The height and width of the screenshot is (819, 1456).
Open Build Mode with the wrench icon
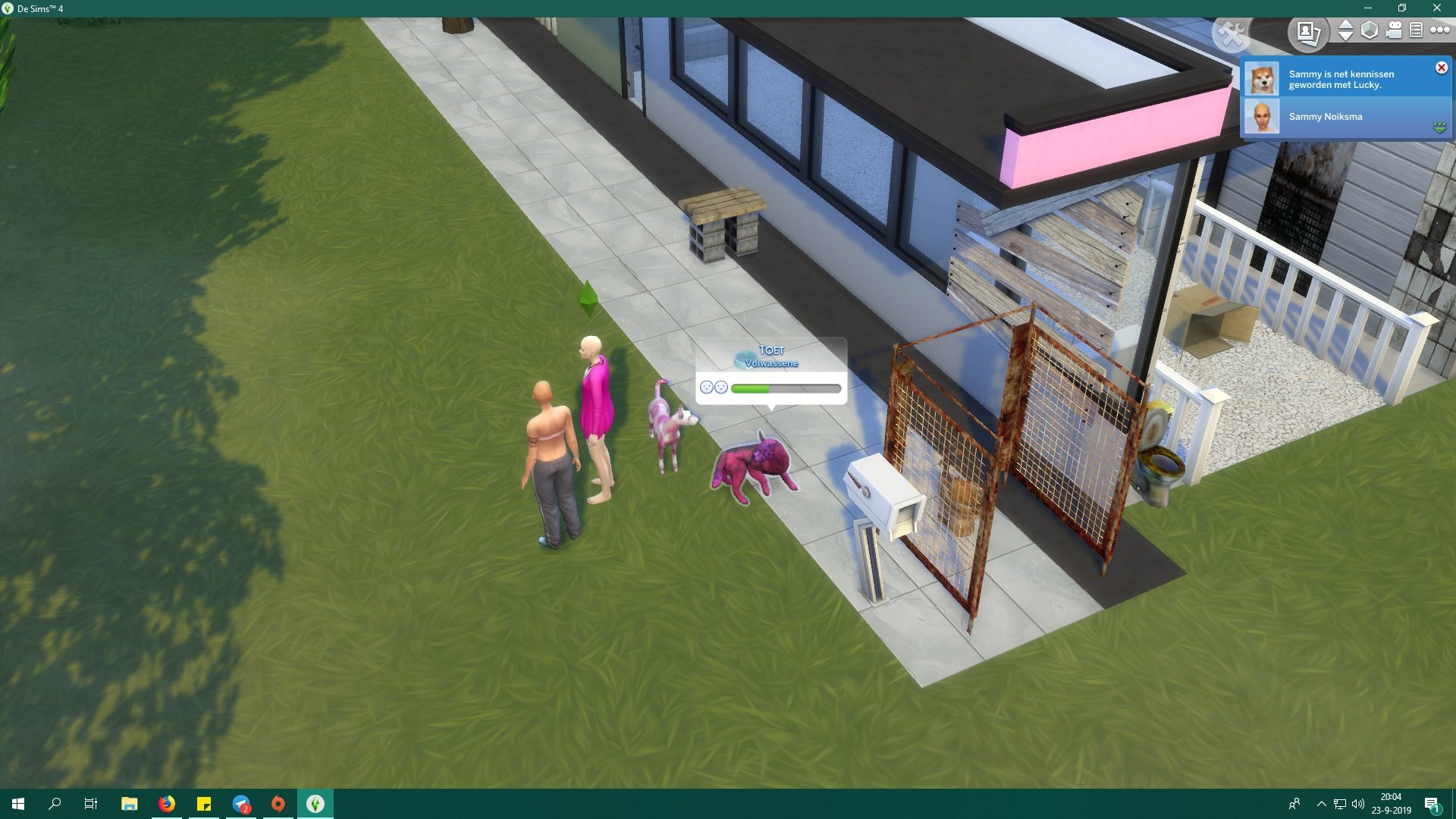click(1232, 33)
